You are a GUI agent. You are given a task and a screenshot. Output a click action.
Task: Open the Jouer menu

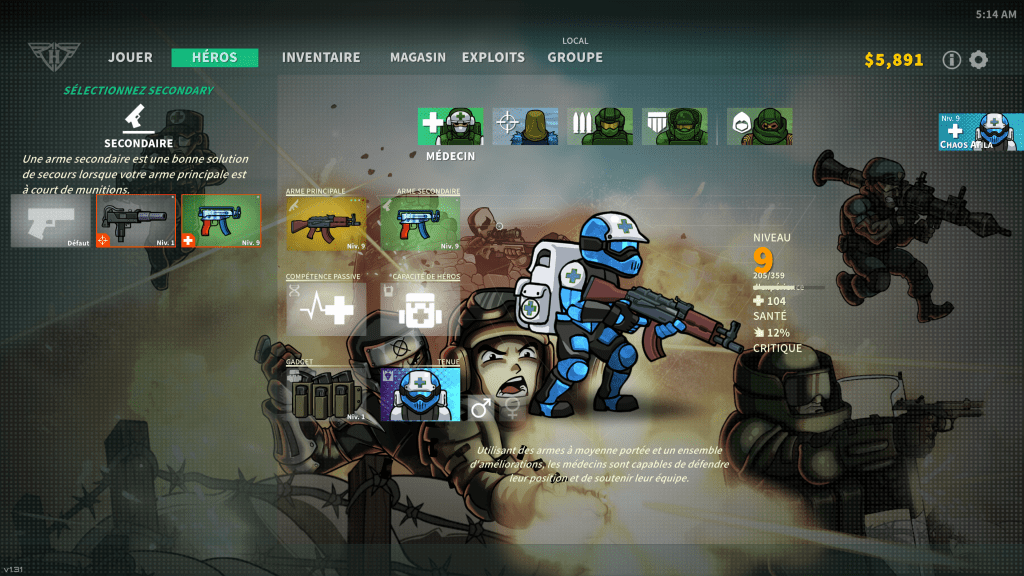(x=130, y=58)
